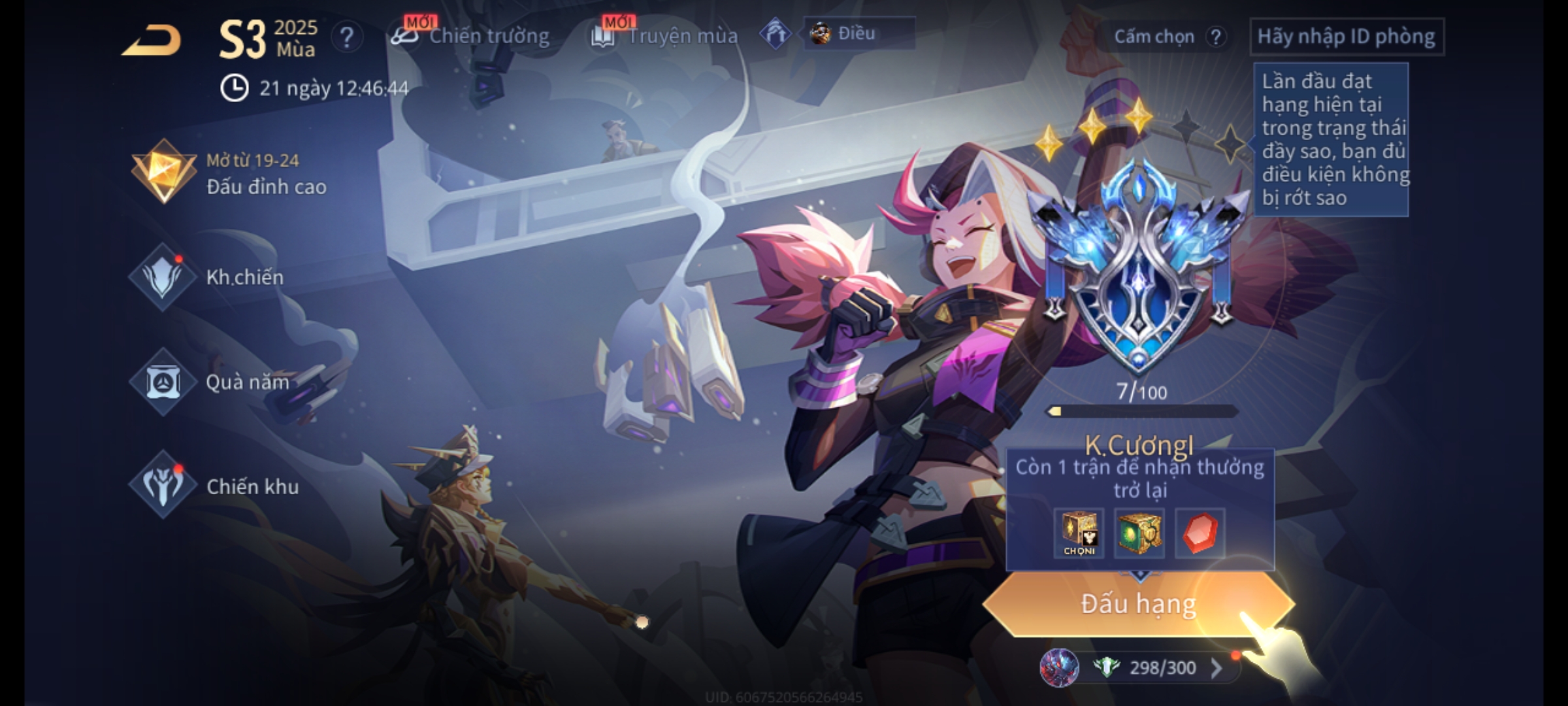1568x706 pixels.
Task: Open the season S3 help question mark
Action: tap(346, 38)
